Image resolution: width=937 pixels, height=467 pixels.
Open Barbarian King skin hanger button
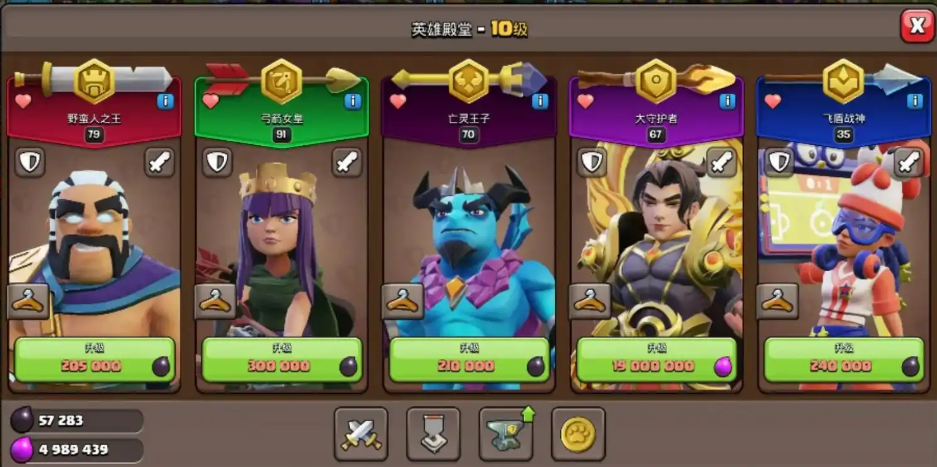[x=28, y=300]
